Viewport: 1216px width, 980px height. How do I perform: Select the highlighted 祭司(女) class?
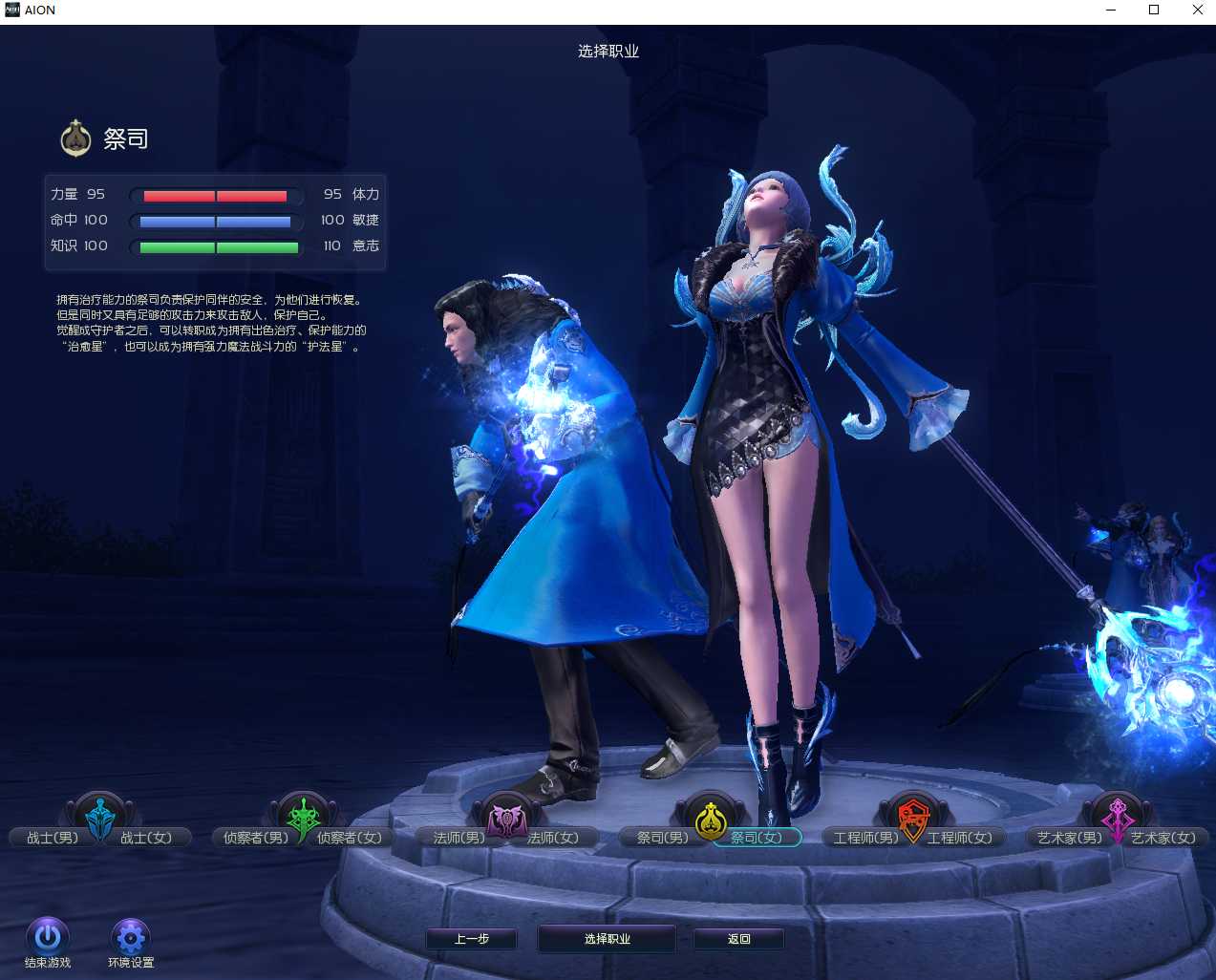(x=757, y=838)
